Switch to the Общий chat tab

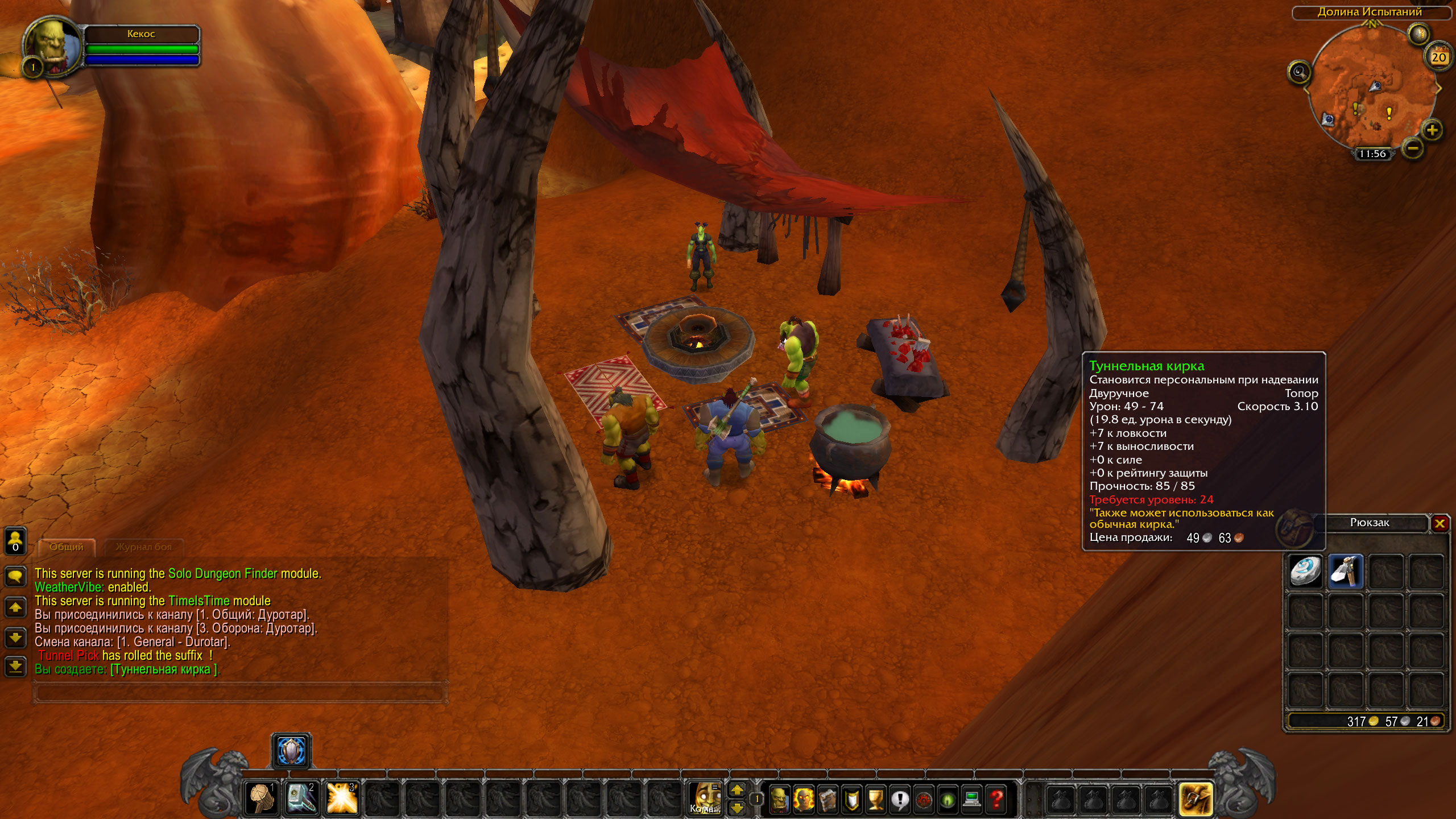tap(67, 547)
